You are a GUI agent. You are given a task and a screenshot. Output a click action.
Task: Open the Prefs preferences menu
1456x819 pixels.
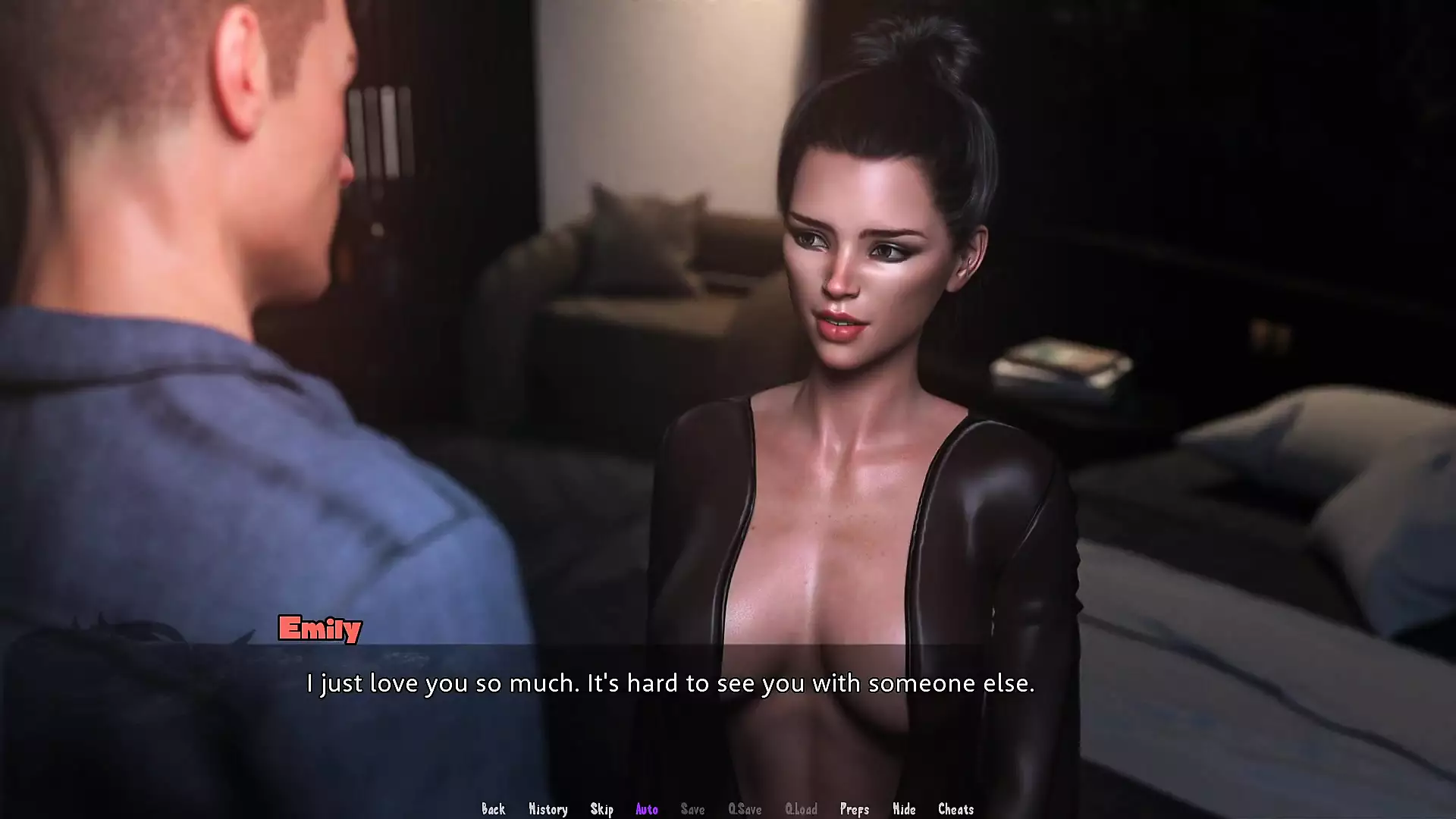pyautogui.click(x=854, y=809)
